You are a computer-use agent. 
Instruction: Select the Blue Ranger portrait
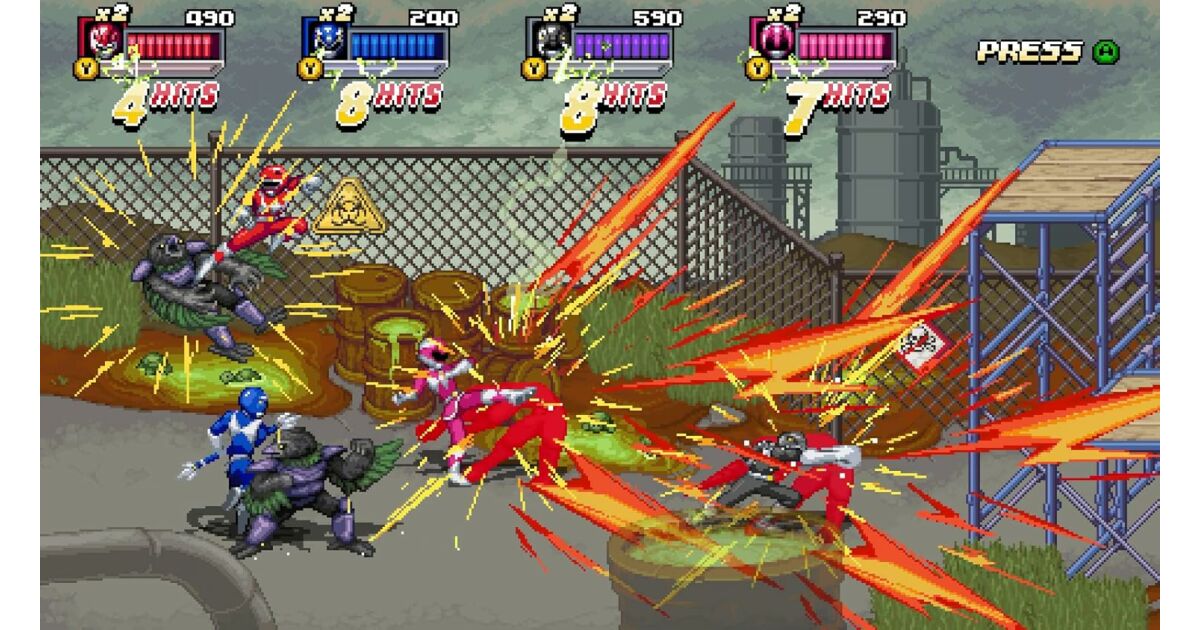click(x=325, y=39)
